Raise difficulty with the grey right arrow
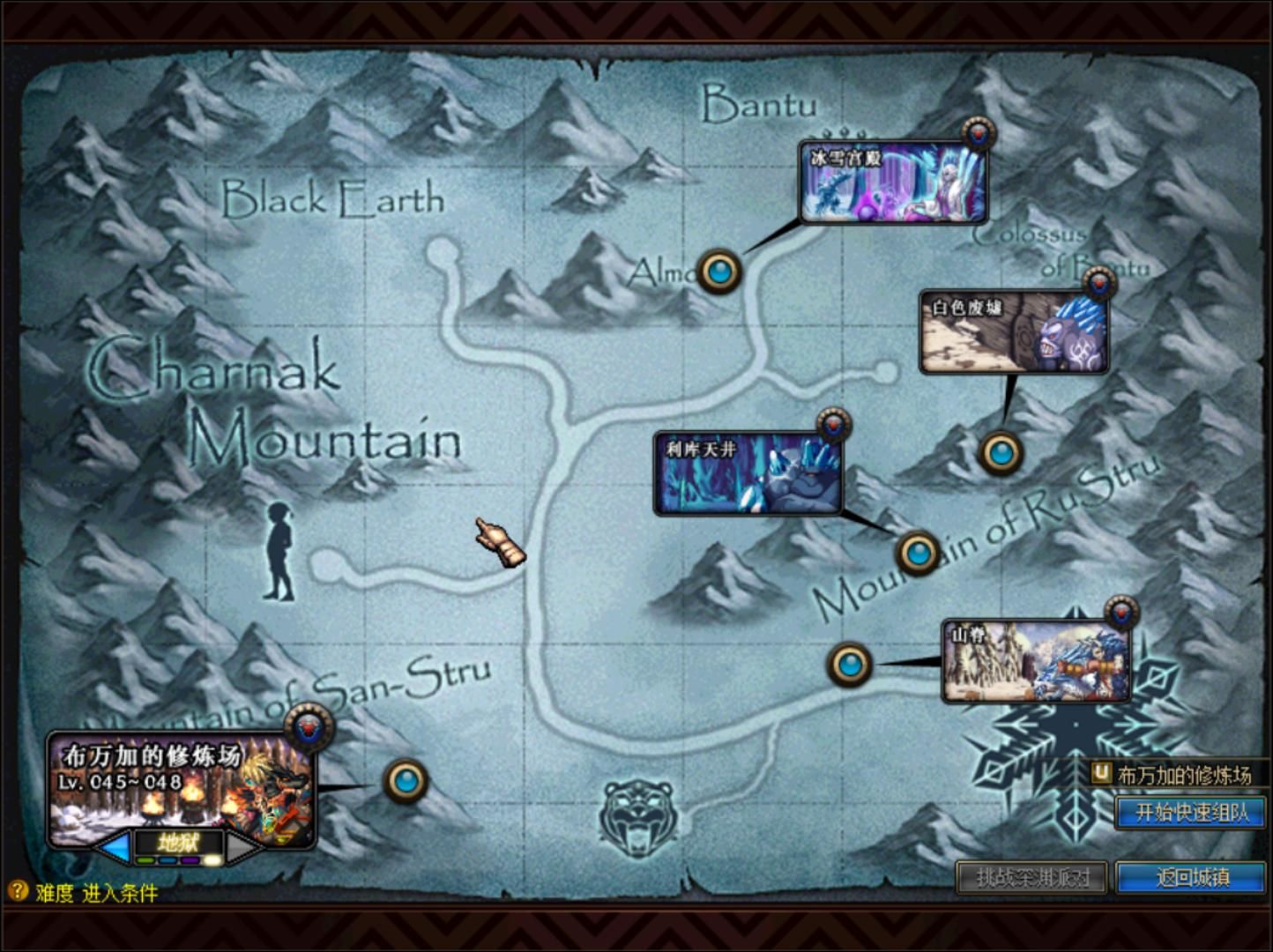This screenshot has height=952, width=1273. coord(242,847)
